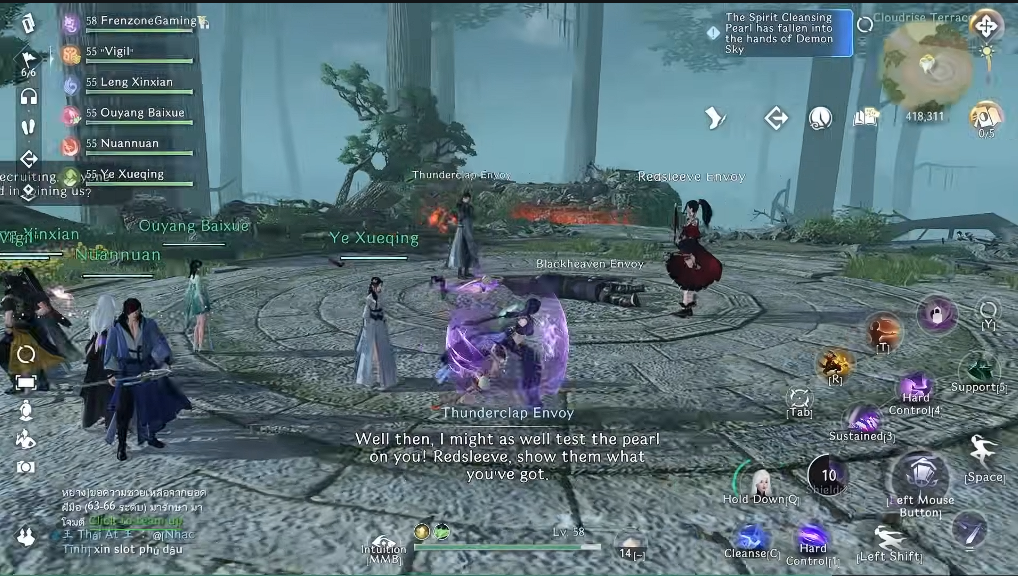Click the Spirit Cleansing Pearl quest tracker
This screenshot has width=1018, height=576.
point(780,33)
